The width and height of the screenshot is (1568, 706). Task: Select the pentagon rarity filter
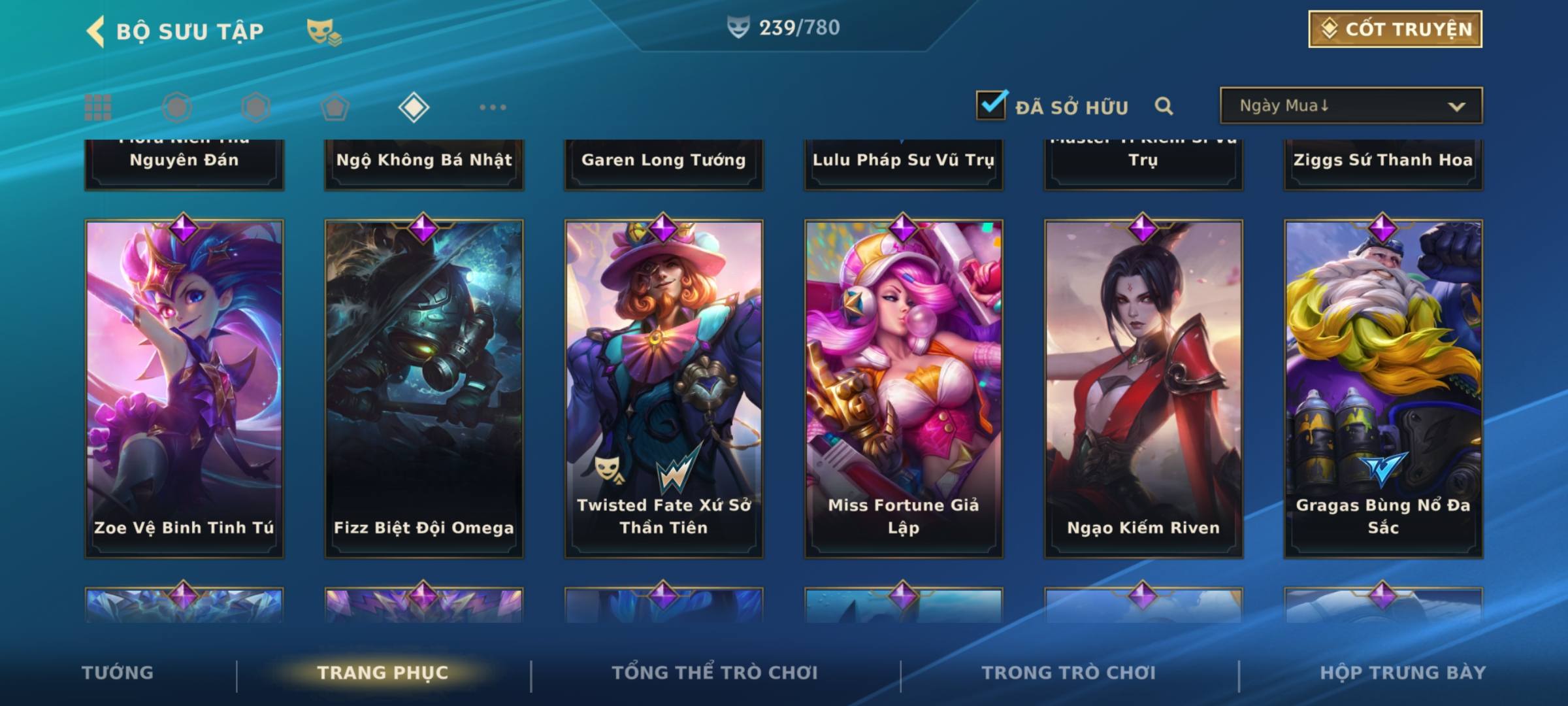tap(335, 107)
